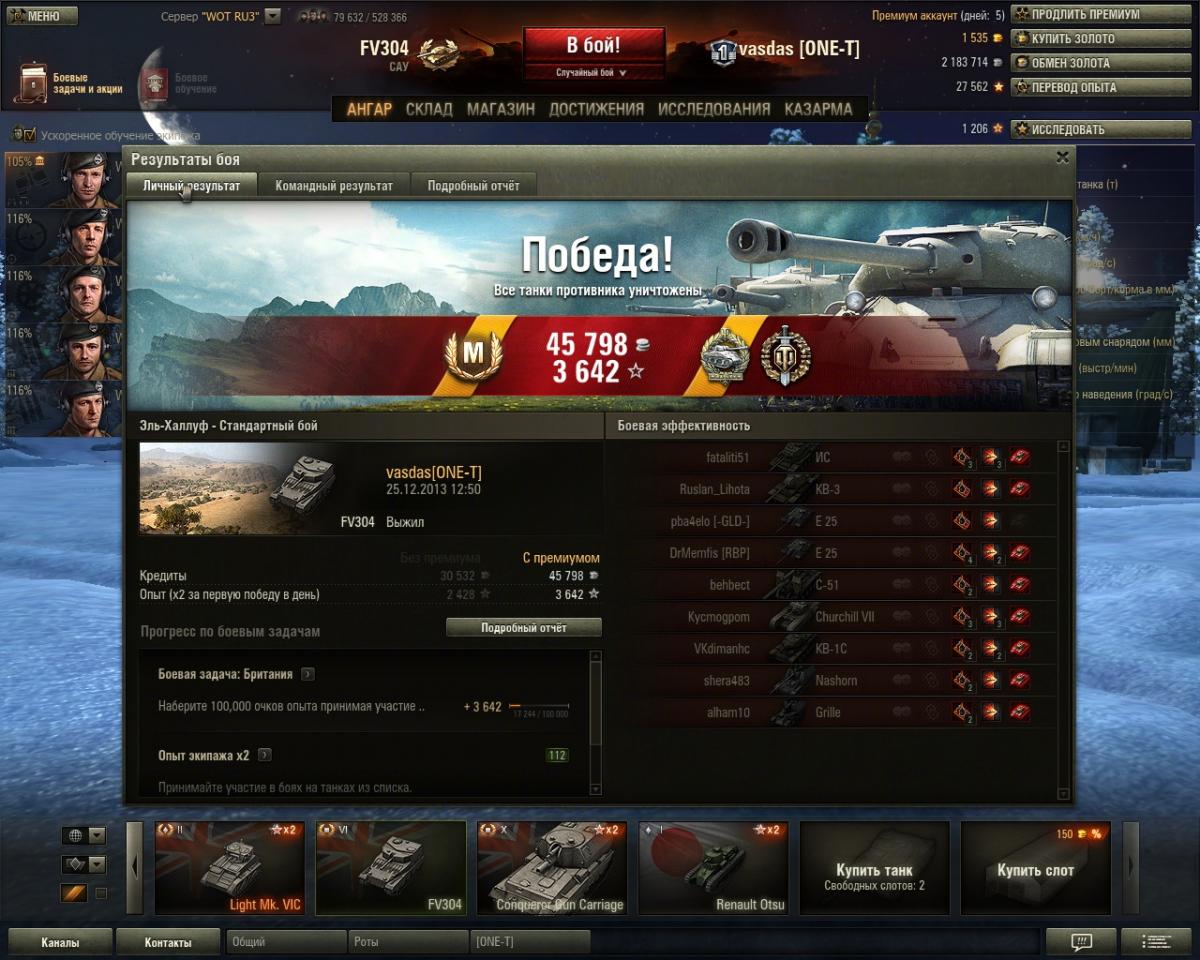1200x960 pixels.
Task: Open the МЕНЮ button
Action: 41,16
